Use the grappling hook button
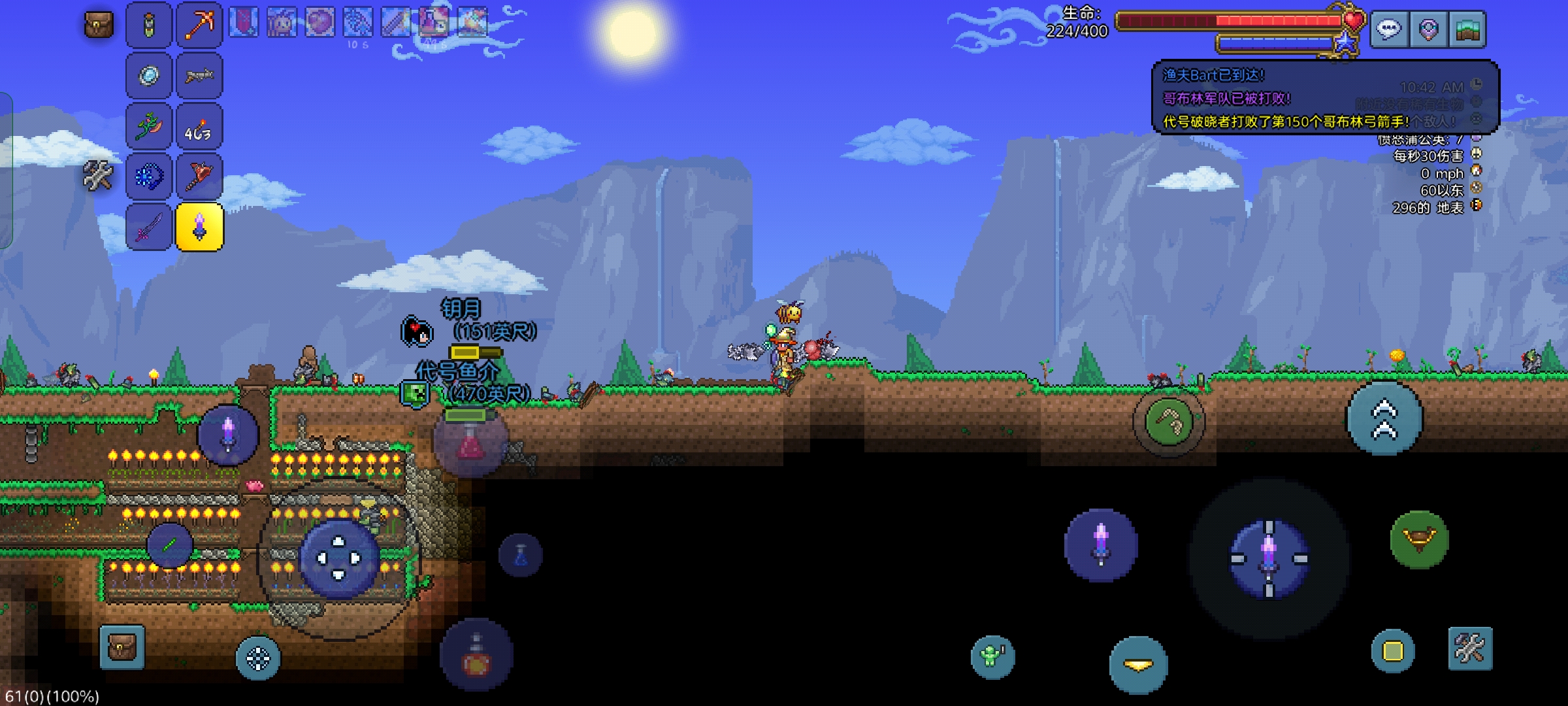Screen dimensions: 1568x706 1169,422
